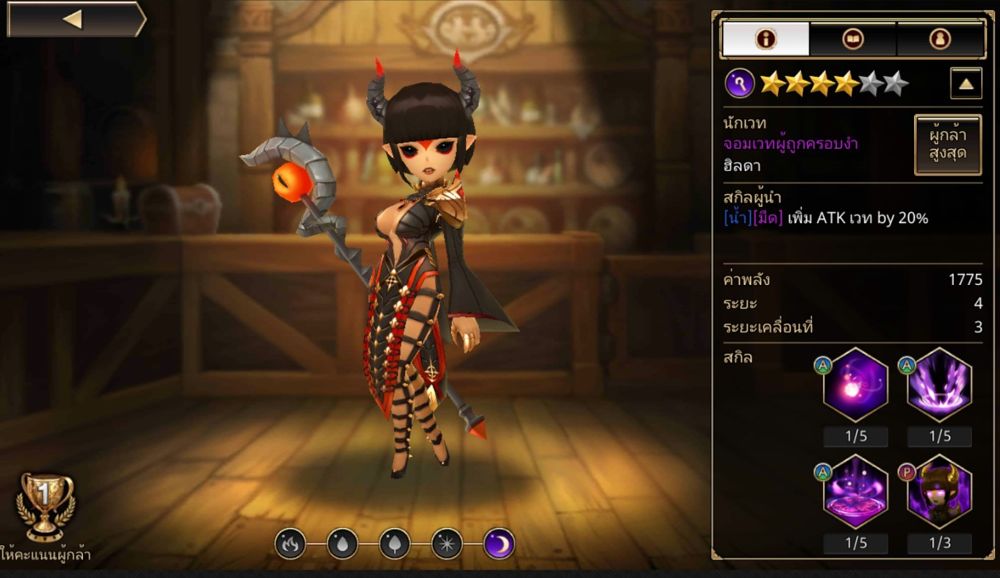The height and width of the screenshot is (578, 1000).
Task: Switch to the fire element form
Action: (x=290, y=543)
